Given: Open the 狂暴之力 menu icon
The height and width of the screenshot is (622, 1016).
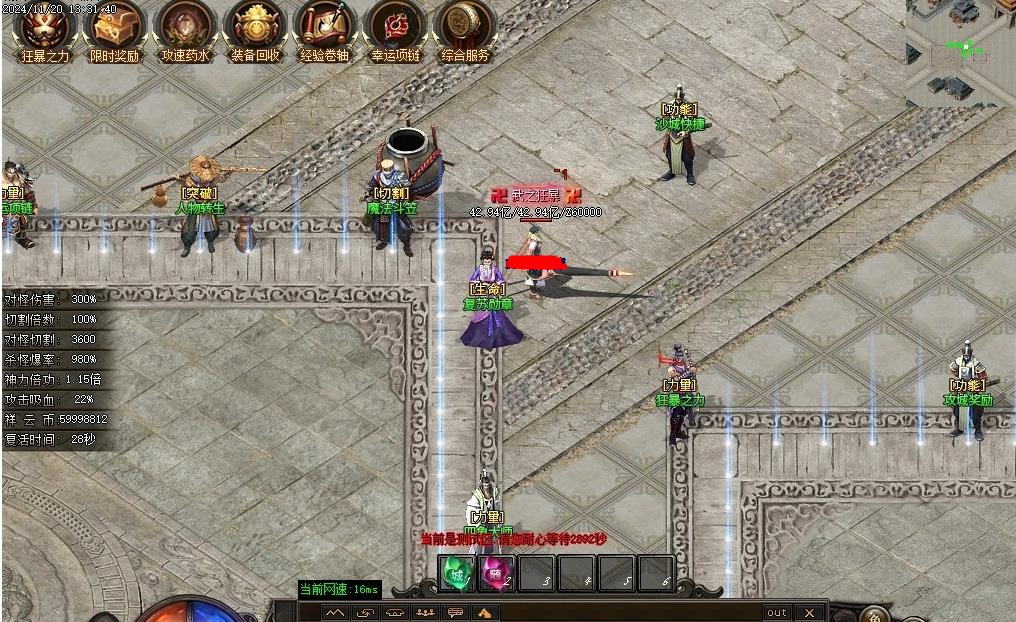Looking at the screenshot, I should [x=45, y=27].
